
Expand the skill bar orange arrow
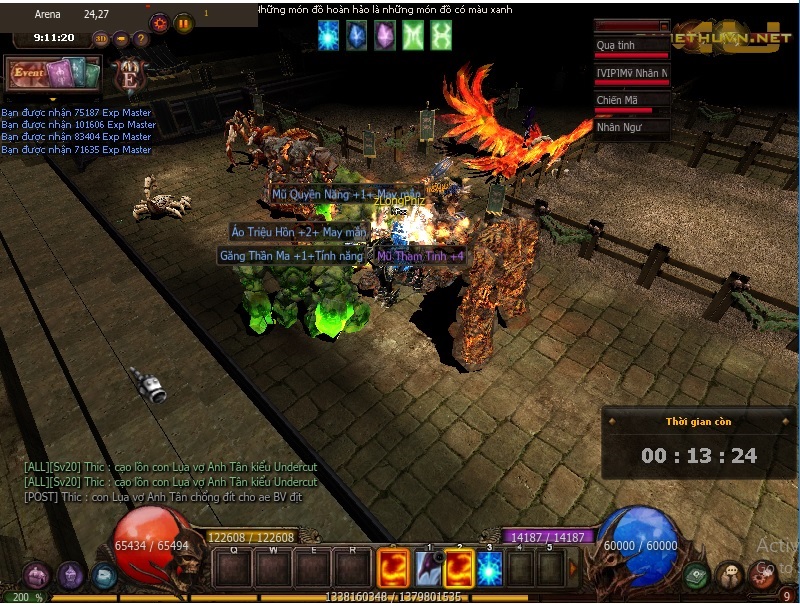[574, 569]
